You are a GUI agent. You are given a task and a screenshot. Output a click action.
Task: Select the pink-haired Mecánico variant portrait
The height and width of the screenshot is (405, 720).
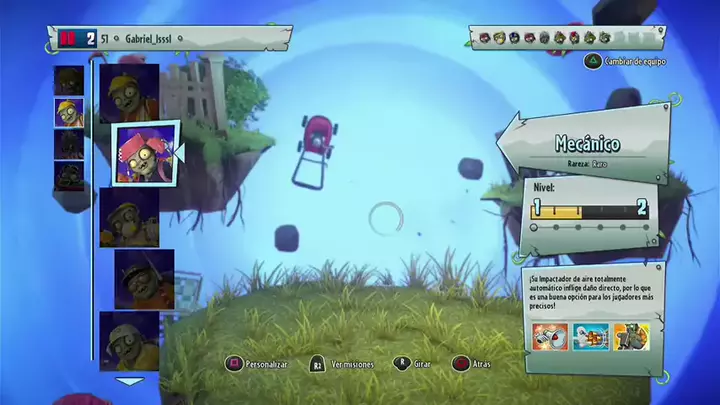click(144, 153)
